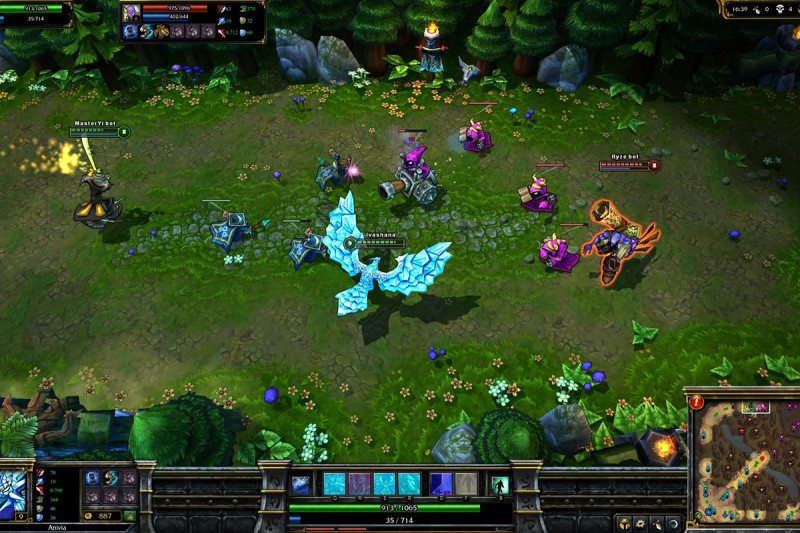800x533 pixels.
Task: Open the gear settings button under the minimap
Action: pyautogui.click(x=638, y=523)
